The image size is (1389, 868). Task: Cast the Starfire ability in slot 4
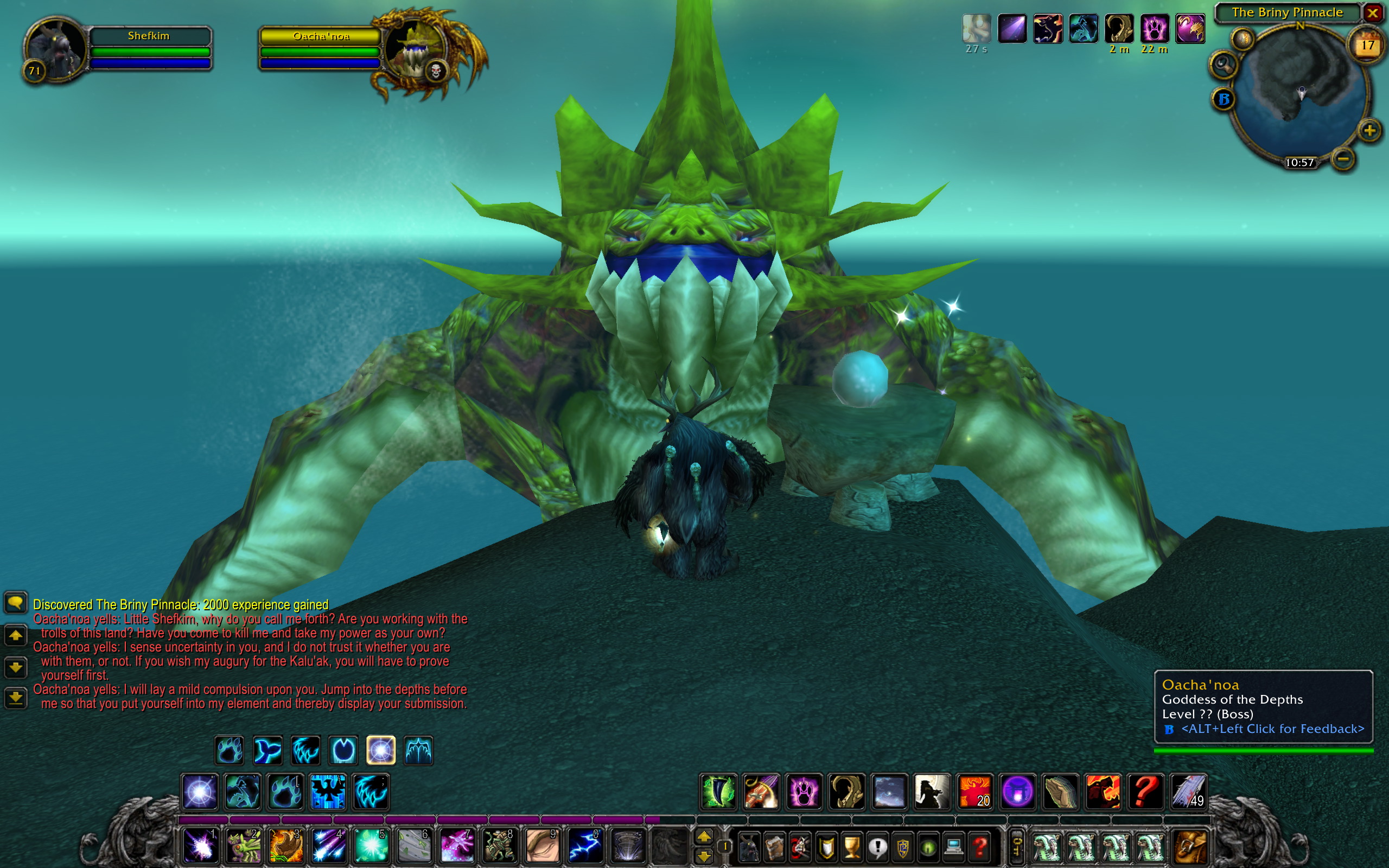[x=328, y=845]
